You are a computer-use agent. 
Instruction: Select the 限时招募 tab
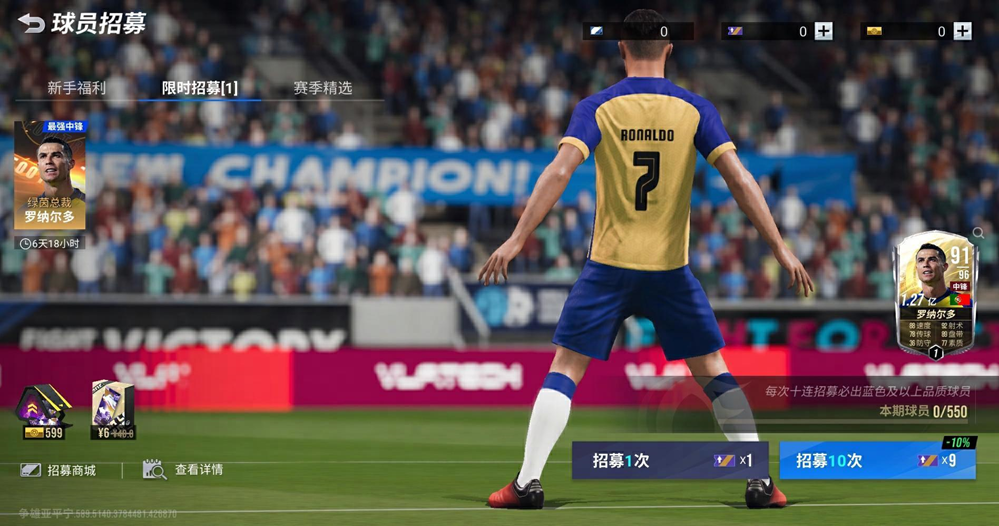pos(200,88)
